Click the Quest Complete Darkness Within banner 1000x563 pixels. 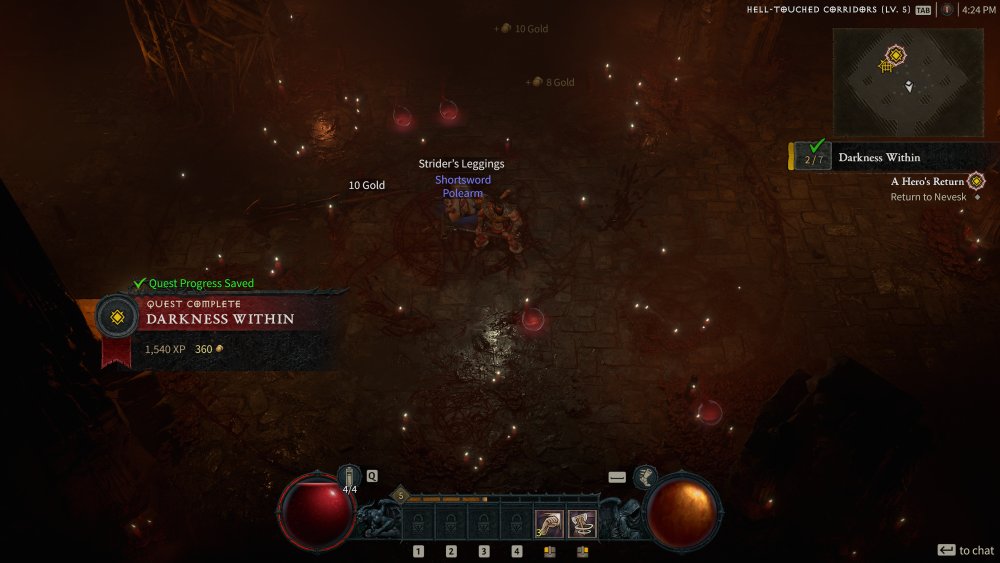click(x=220, y=313)
